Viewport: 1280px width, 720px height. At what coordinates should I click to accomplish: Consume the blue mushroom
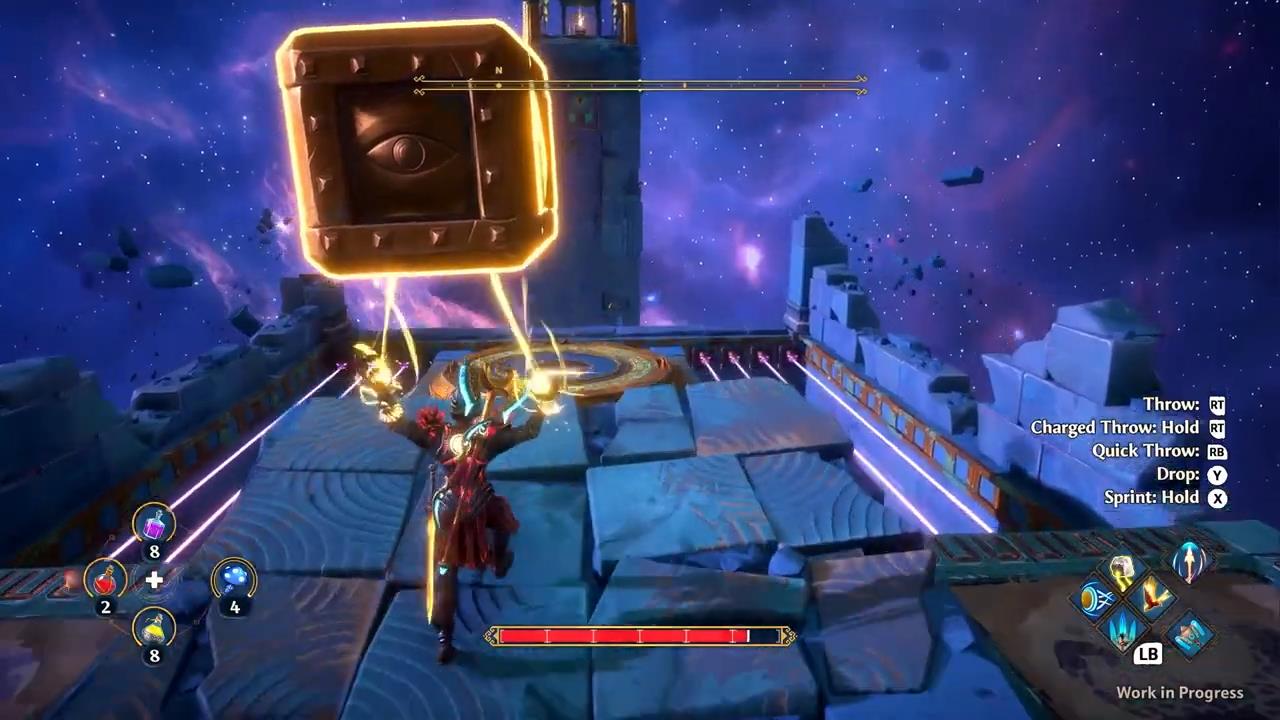click(x=233, y=578)
